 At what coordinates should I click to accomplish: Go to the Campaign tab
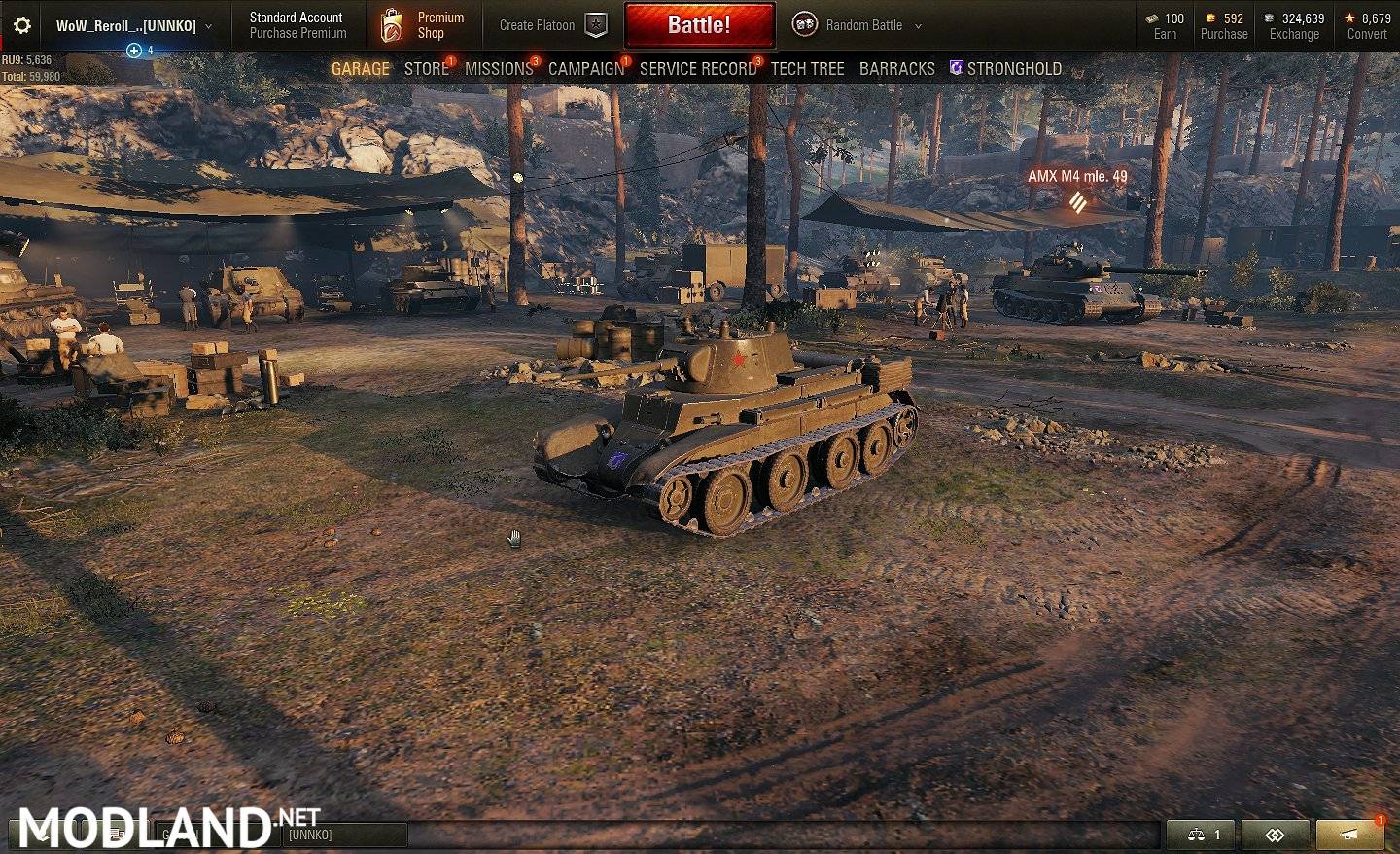586,69
